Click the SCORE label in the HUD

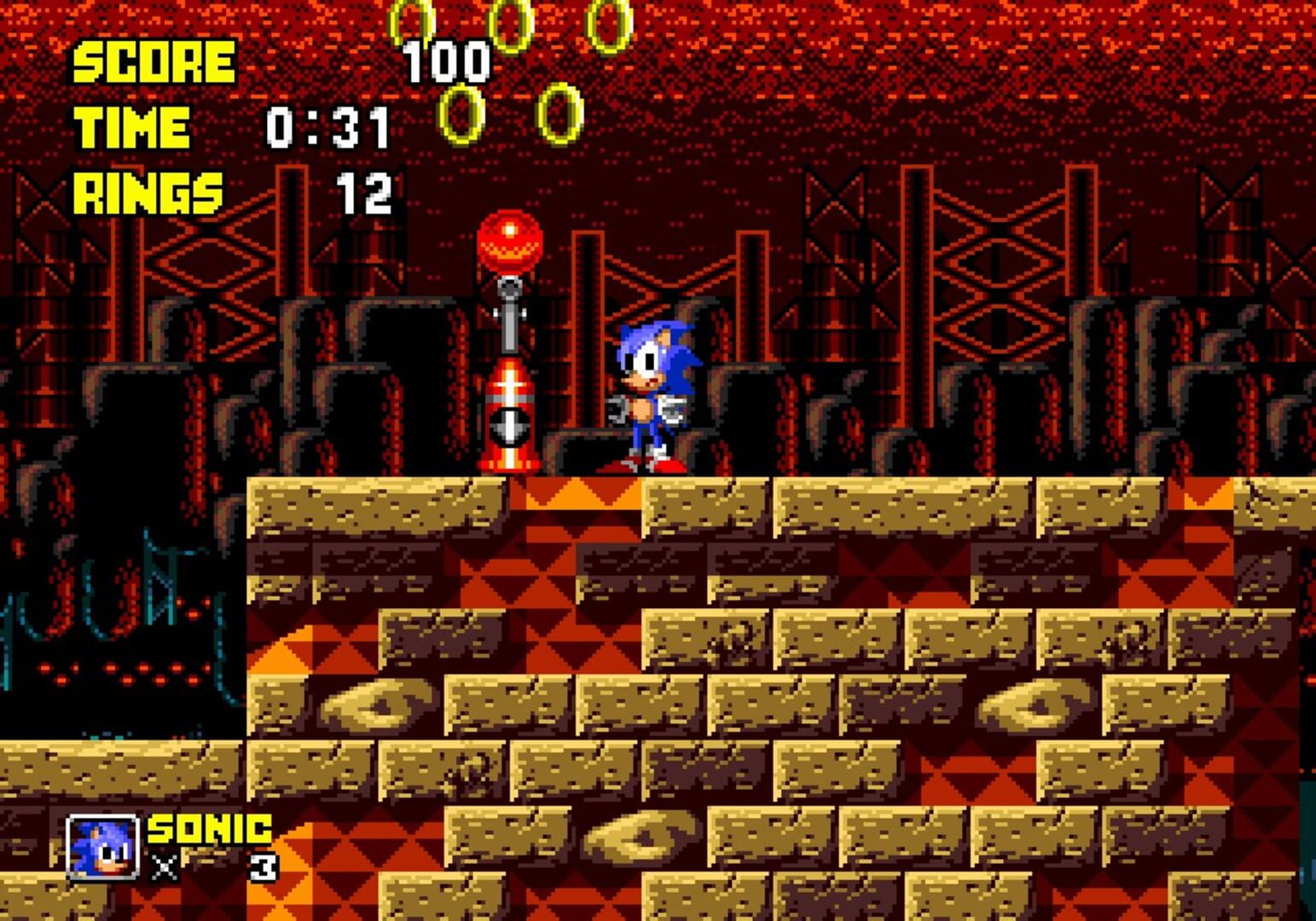pyautogui.click(x=152, y=60)
